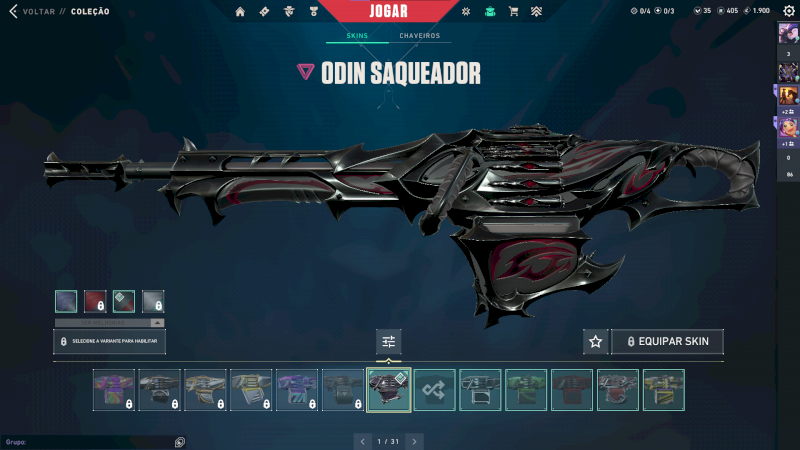Go to next page of skins
Screen dimensions: 800x450
[414, 440]
